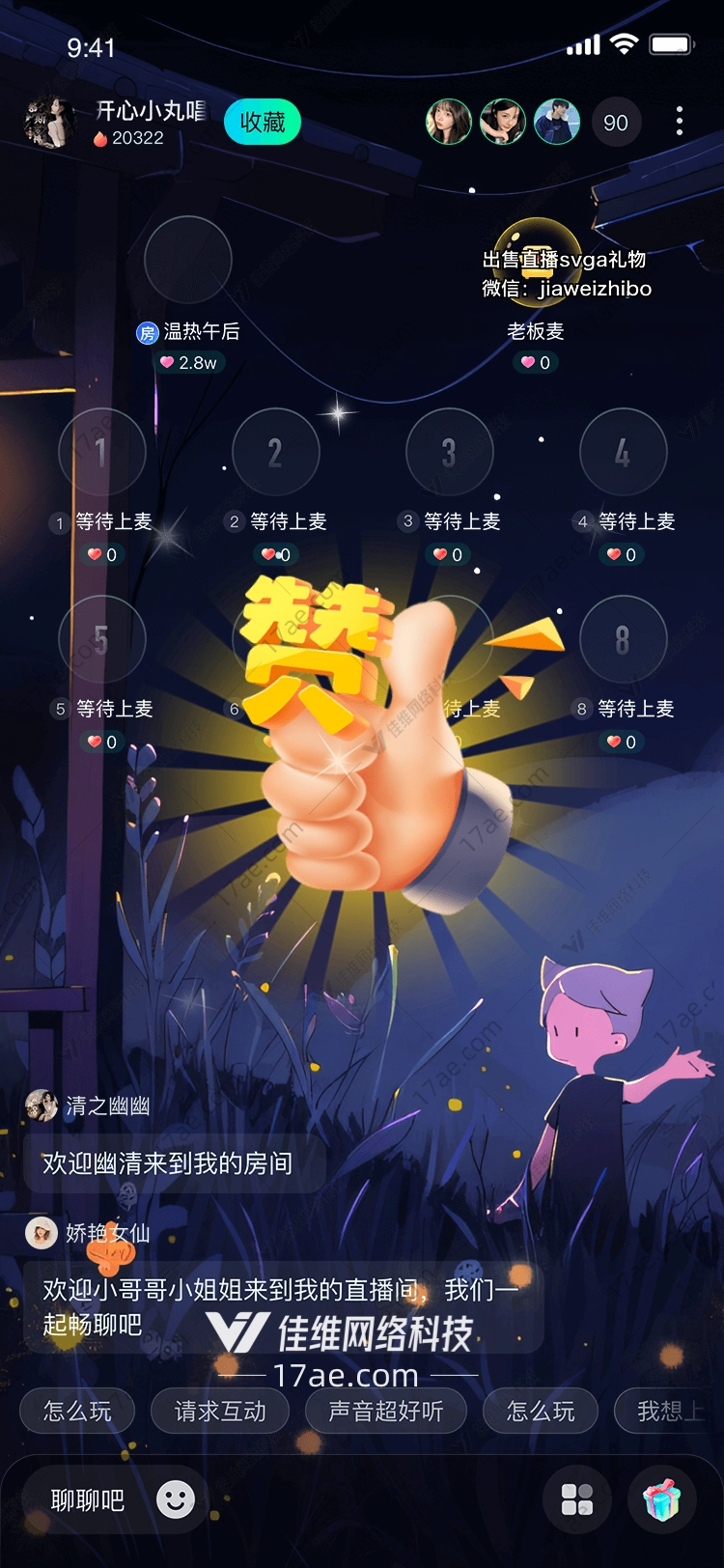This screenshot has width=724, height=1568.
Task: Join mic seat number 8
Action: point(623,639)
